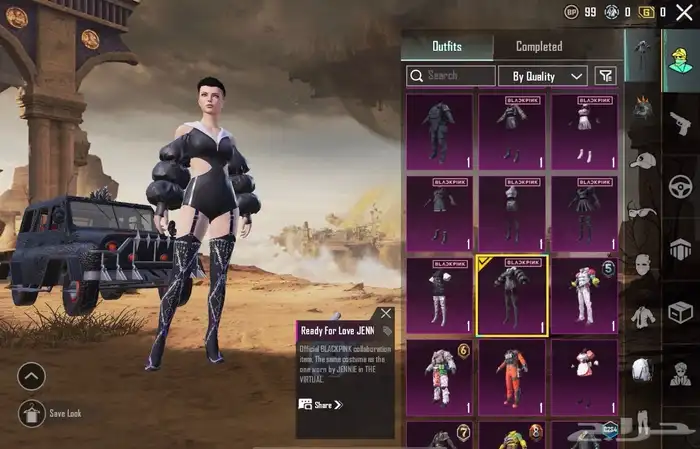Screen dimensions: 700x449
Task: Open the Completed tab
Action: pos(539,46)
